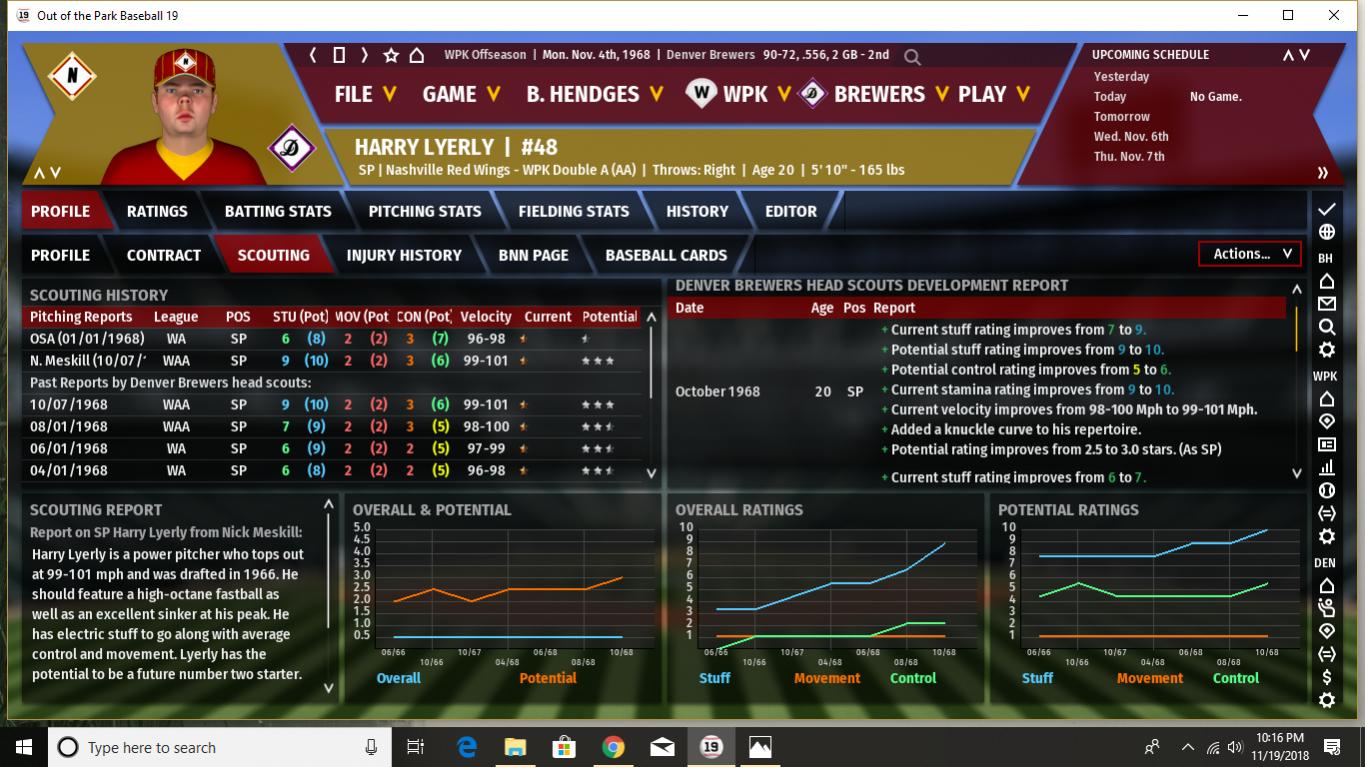The image size is (1365, 767).
Task: Close the Out of the Park Baseball window
Action: point(1334,15)
